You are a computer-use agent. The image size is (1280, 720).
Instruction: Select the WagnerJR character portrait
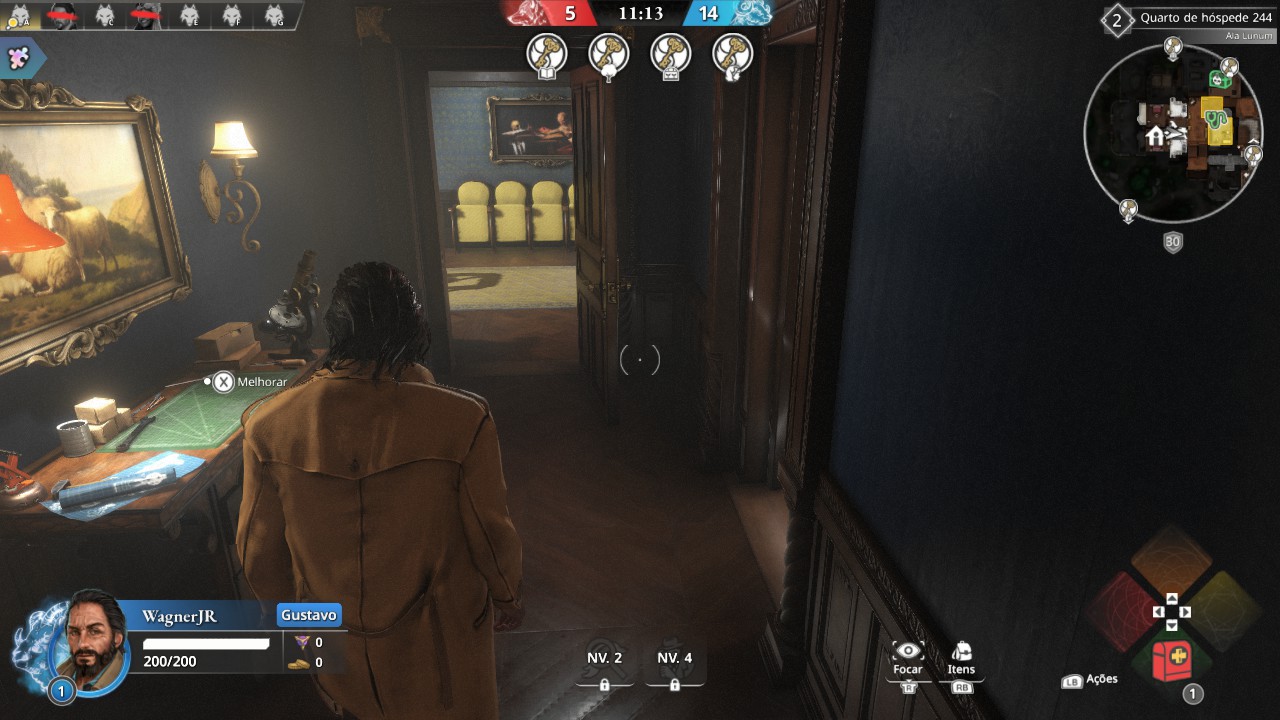tap(91, 647)
